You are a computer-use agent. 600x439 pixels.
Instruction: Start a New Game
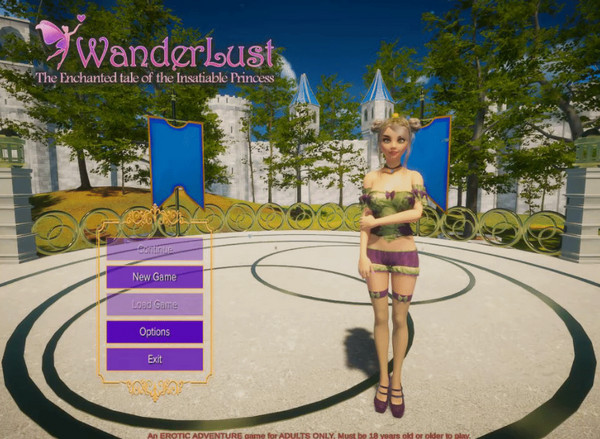pos(154,277)
